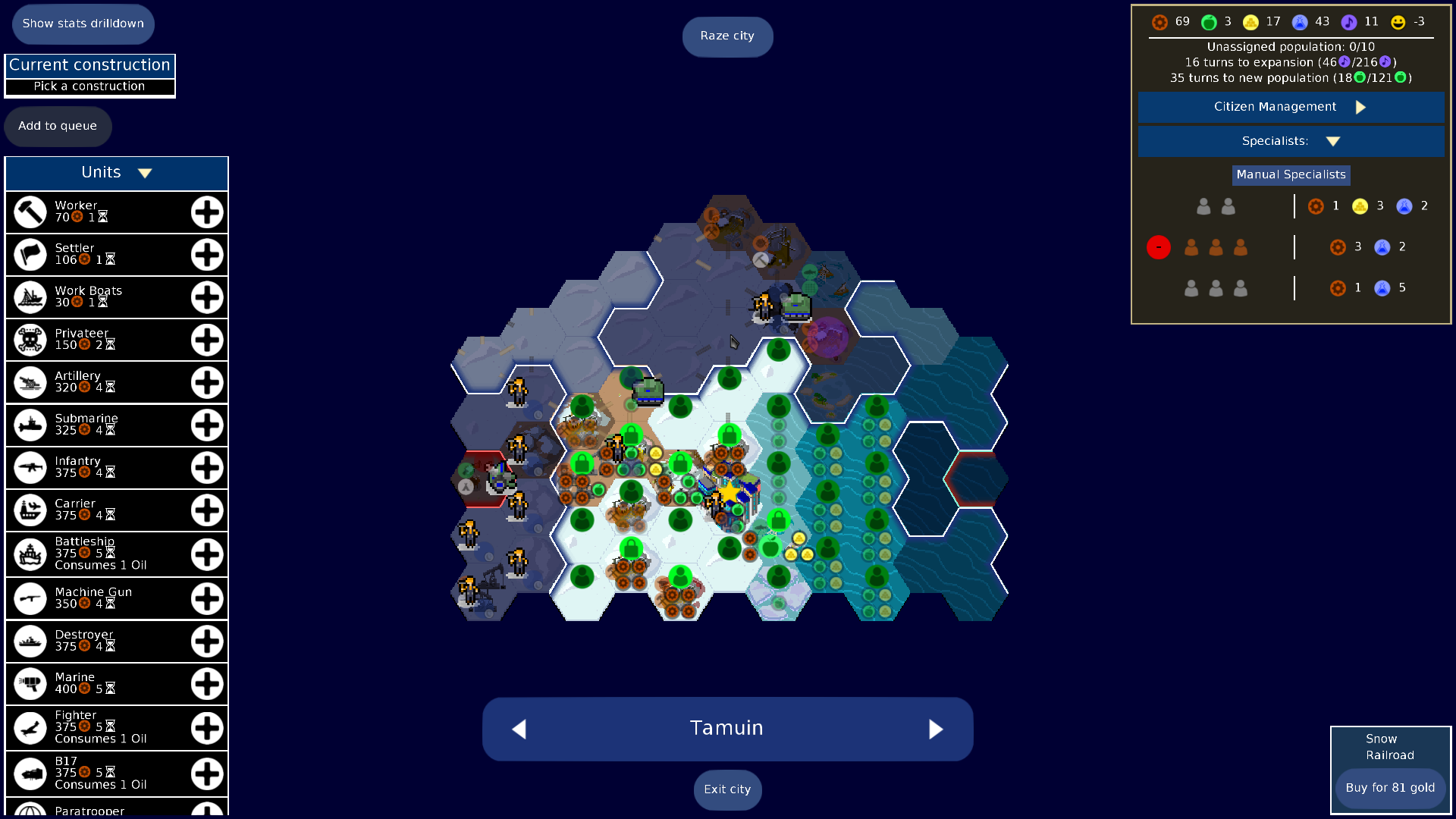
Task: Add a Battleship with its plus button
Action: click(x=206, y=554)
